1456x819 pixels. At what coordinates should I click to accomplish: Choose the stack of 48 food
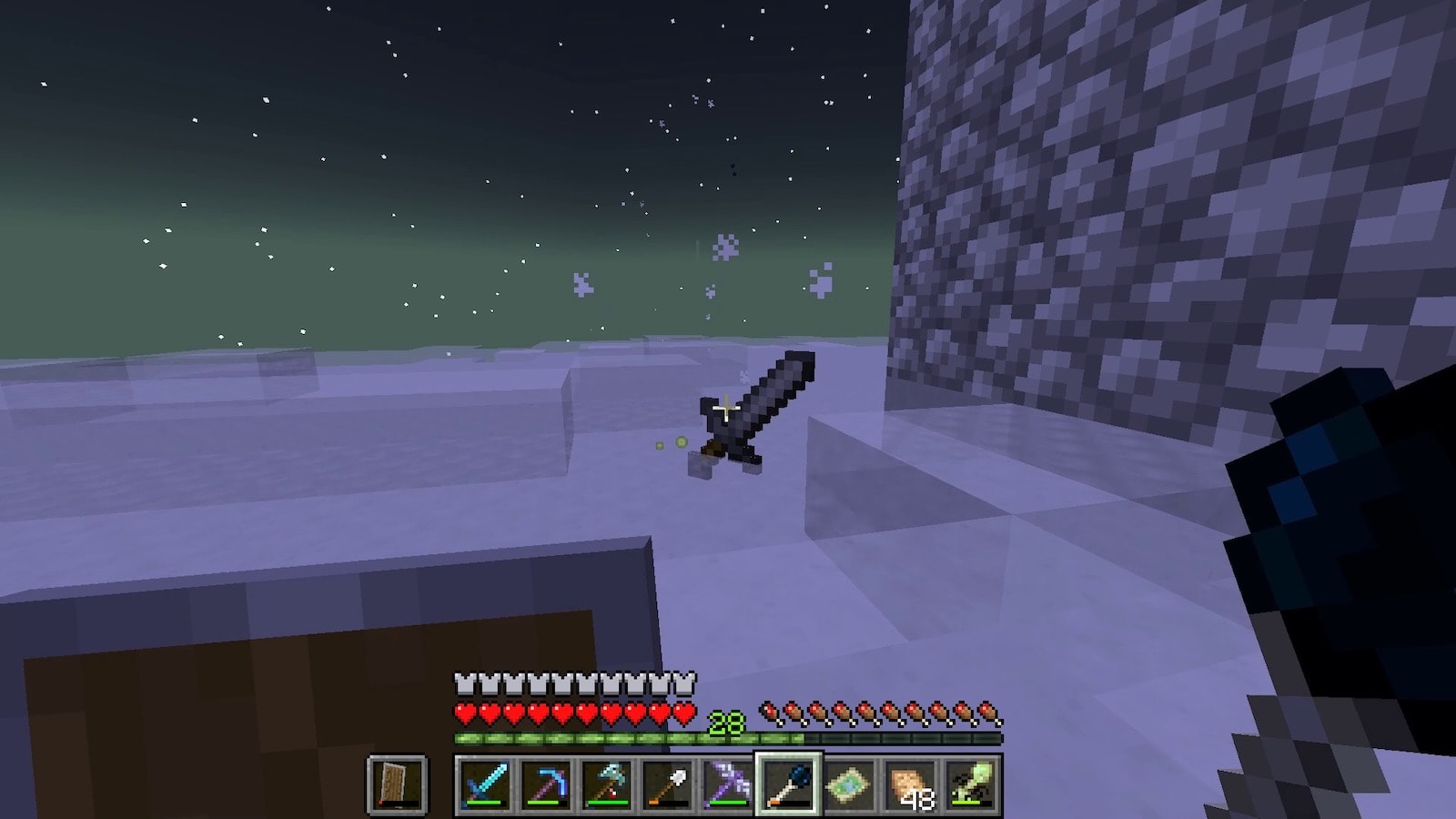(910, 784)
